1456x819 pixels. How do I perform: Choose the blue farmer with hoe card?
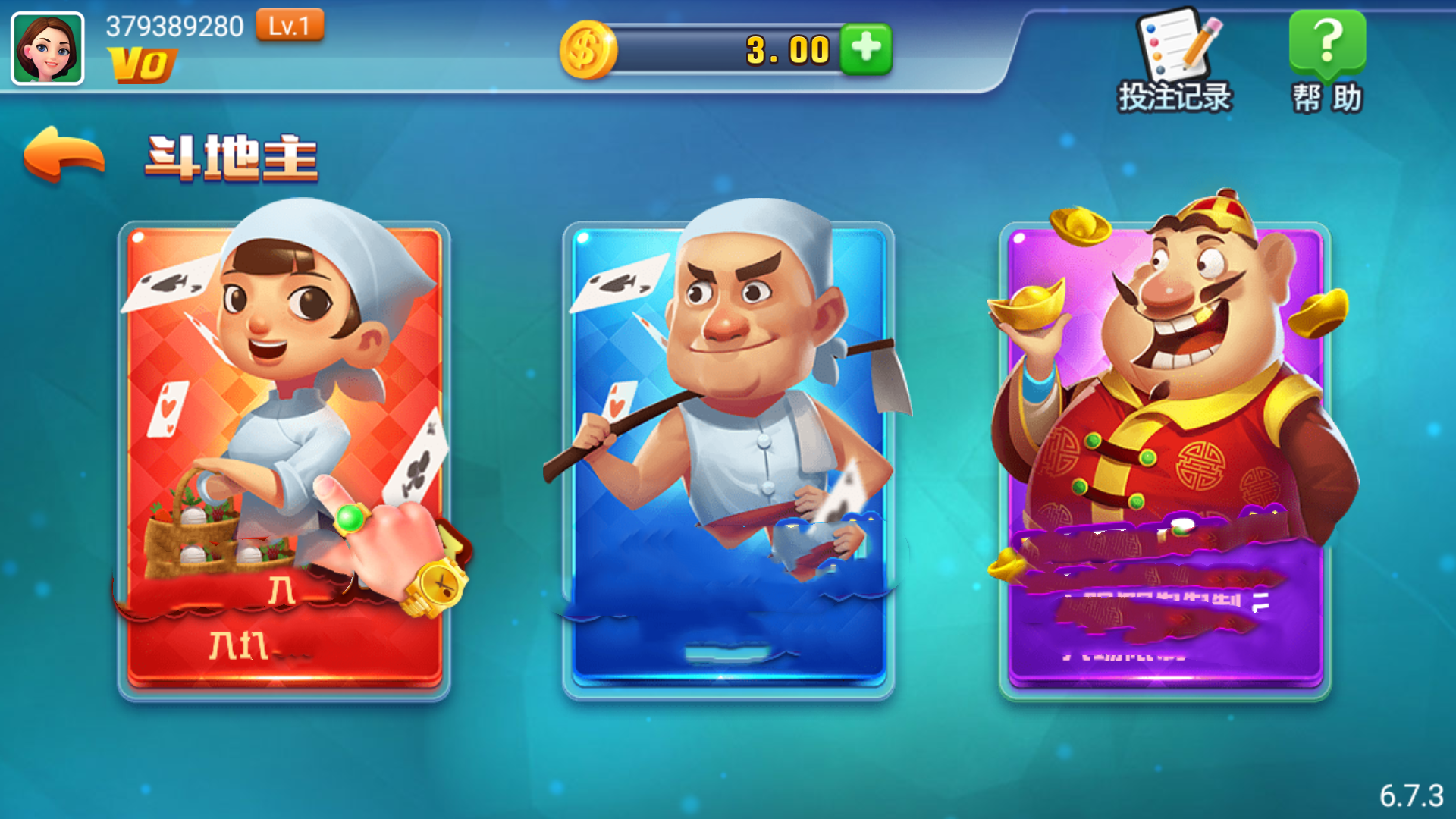728,455
